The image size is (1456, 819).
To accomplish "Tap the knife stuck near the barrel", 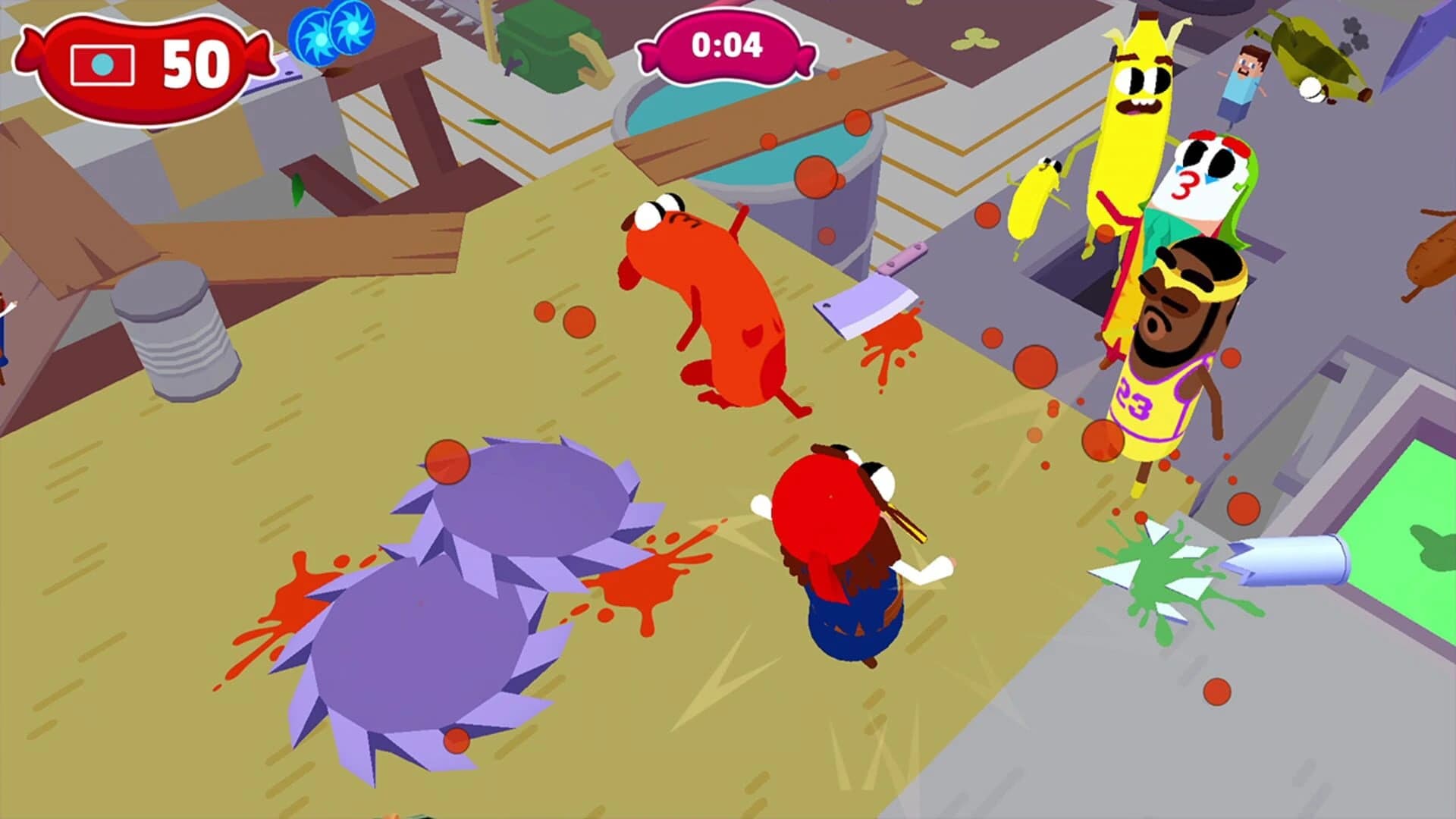I will (x=906, y=258).
